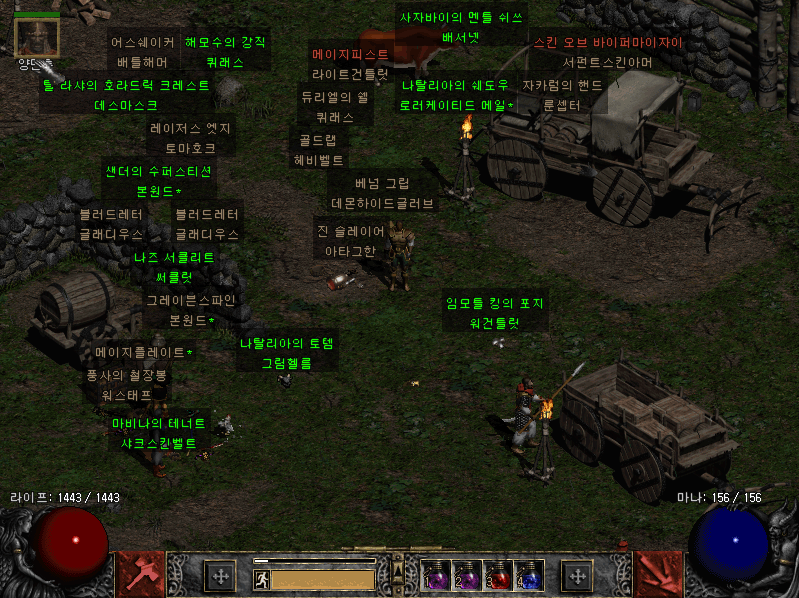Pick up 나탈리아의 토템 그림헬름 label
Screen dimensions: 799x598
pyautogui.click(x=286, y=353)
